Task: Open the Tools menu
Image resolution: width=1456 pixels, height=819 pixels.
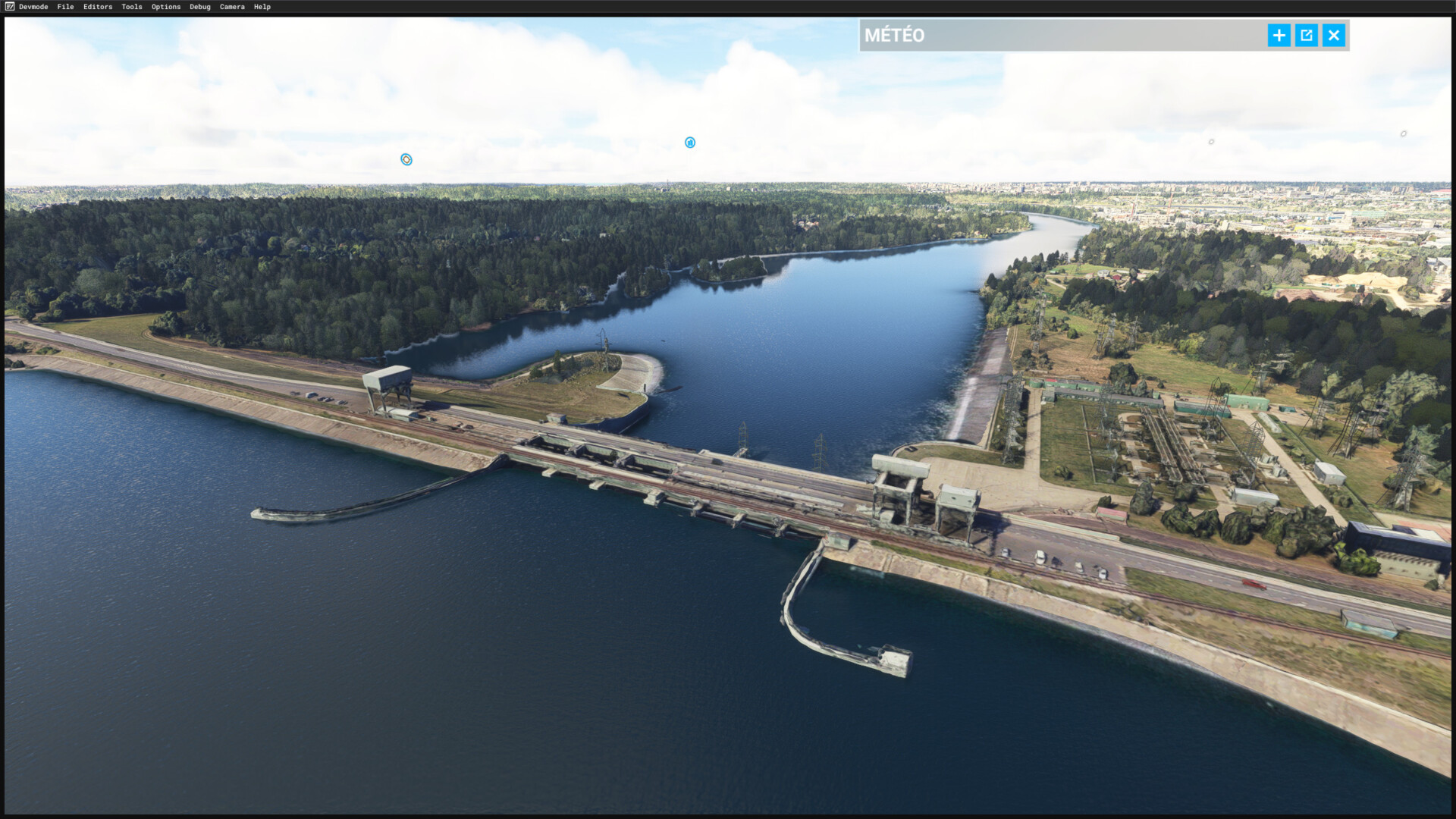Action: tap(132, 7)
